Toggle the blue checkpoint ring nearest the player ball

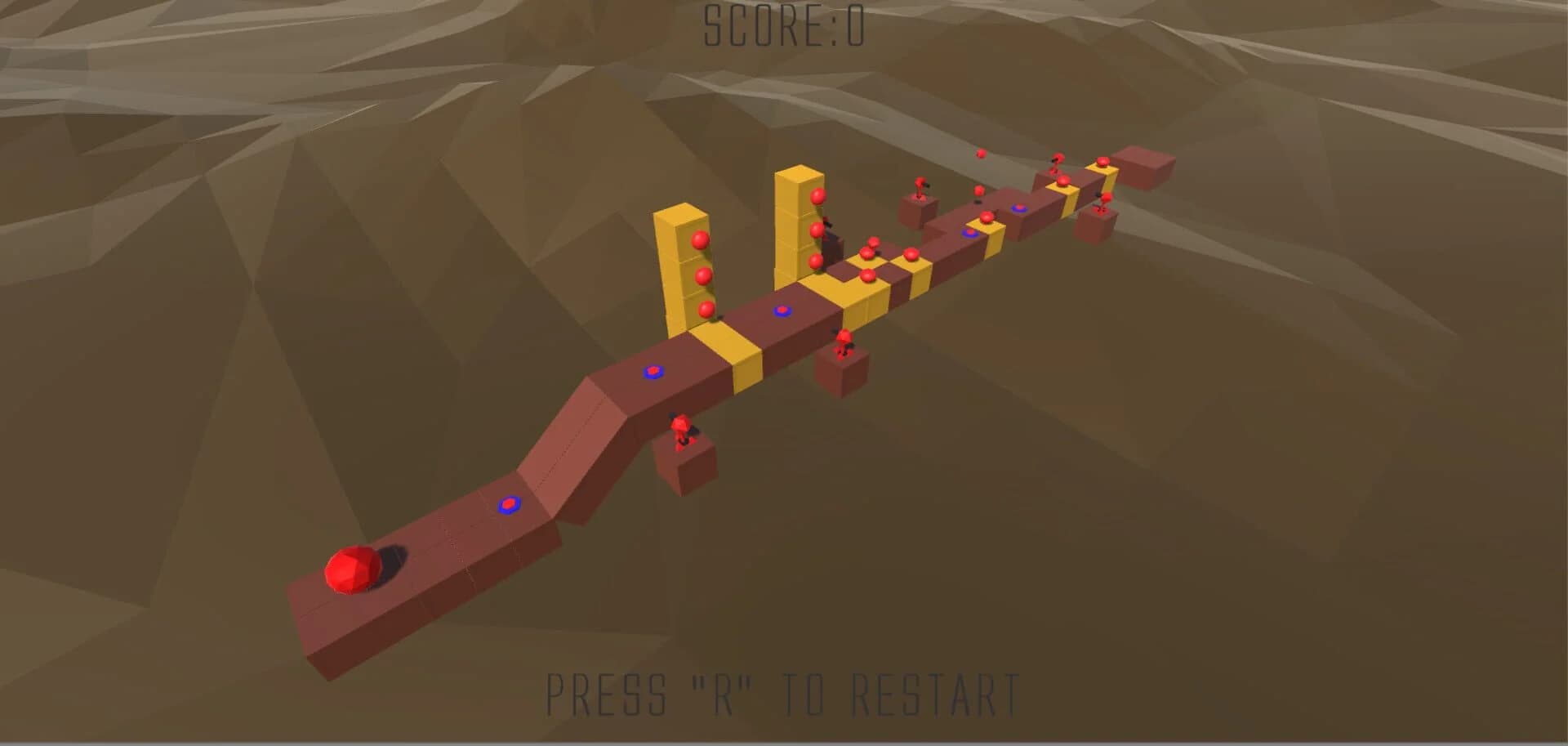(x=509, y=503)
